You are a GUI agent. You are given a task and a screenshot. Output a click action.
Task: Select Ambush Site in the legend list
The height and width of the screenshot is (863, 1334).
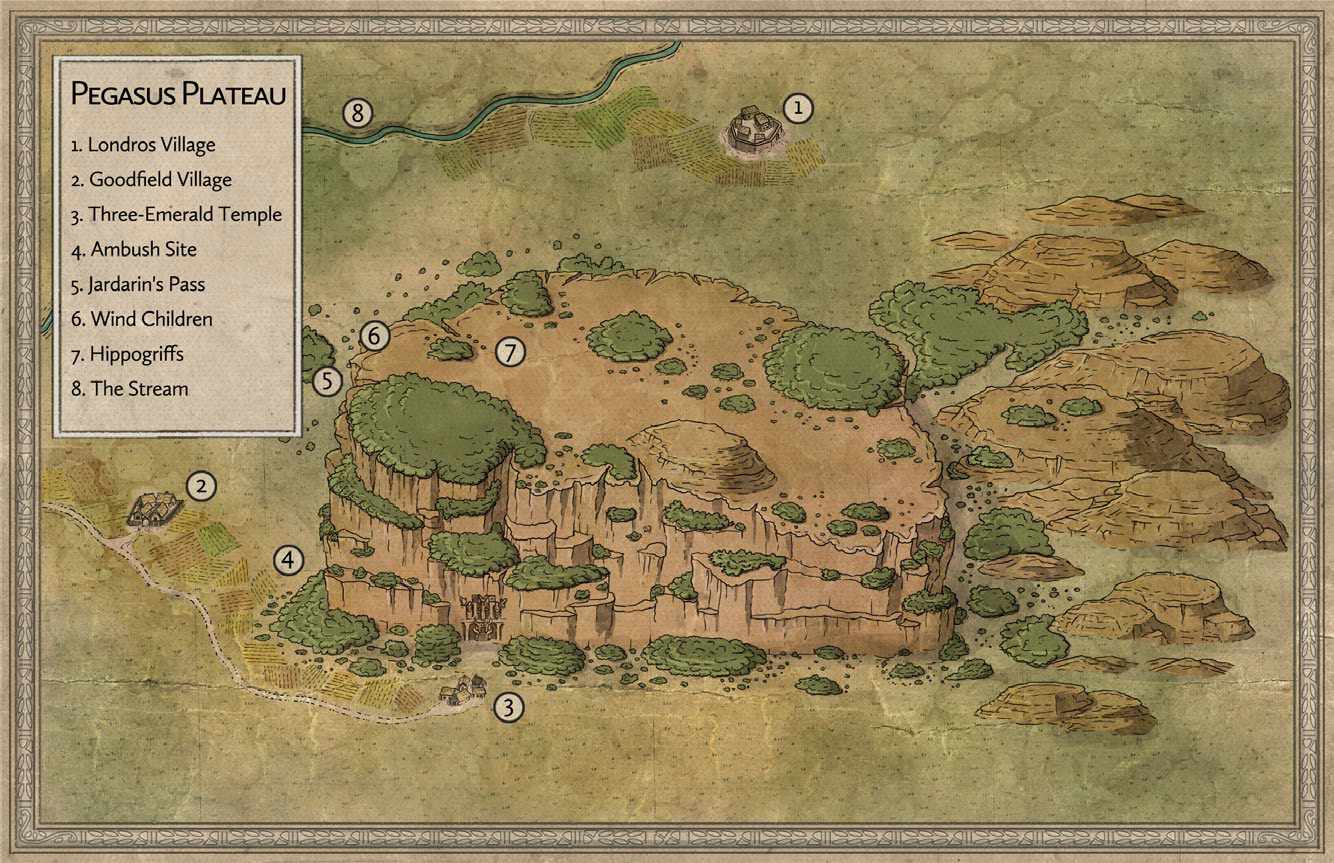click(x=134, y=249)
